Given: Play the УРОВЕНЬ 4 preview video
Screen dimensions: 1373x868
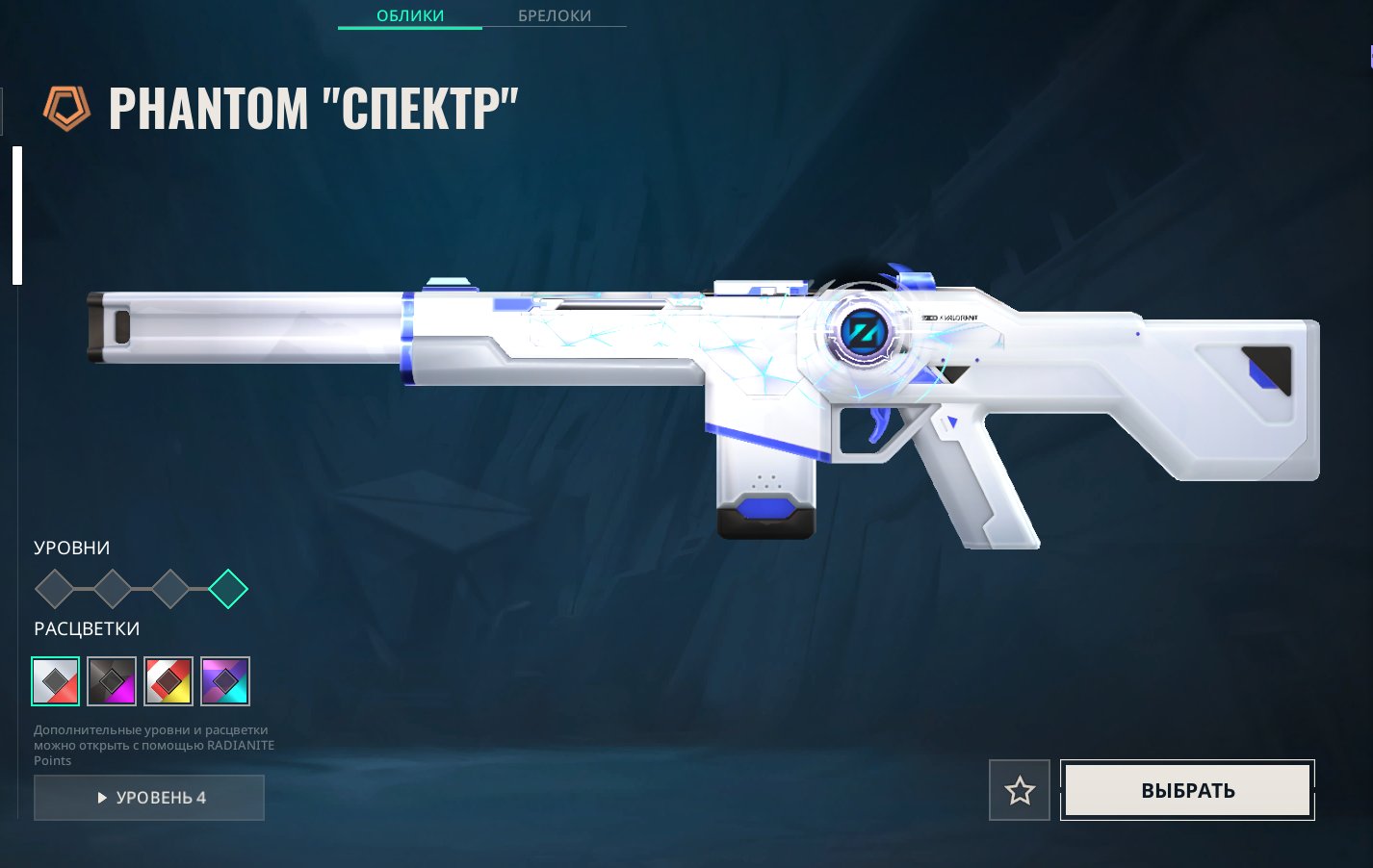Looking at the screenshot, I should pos(149,798).
